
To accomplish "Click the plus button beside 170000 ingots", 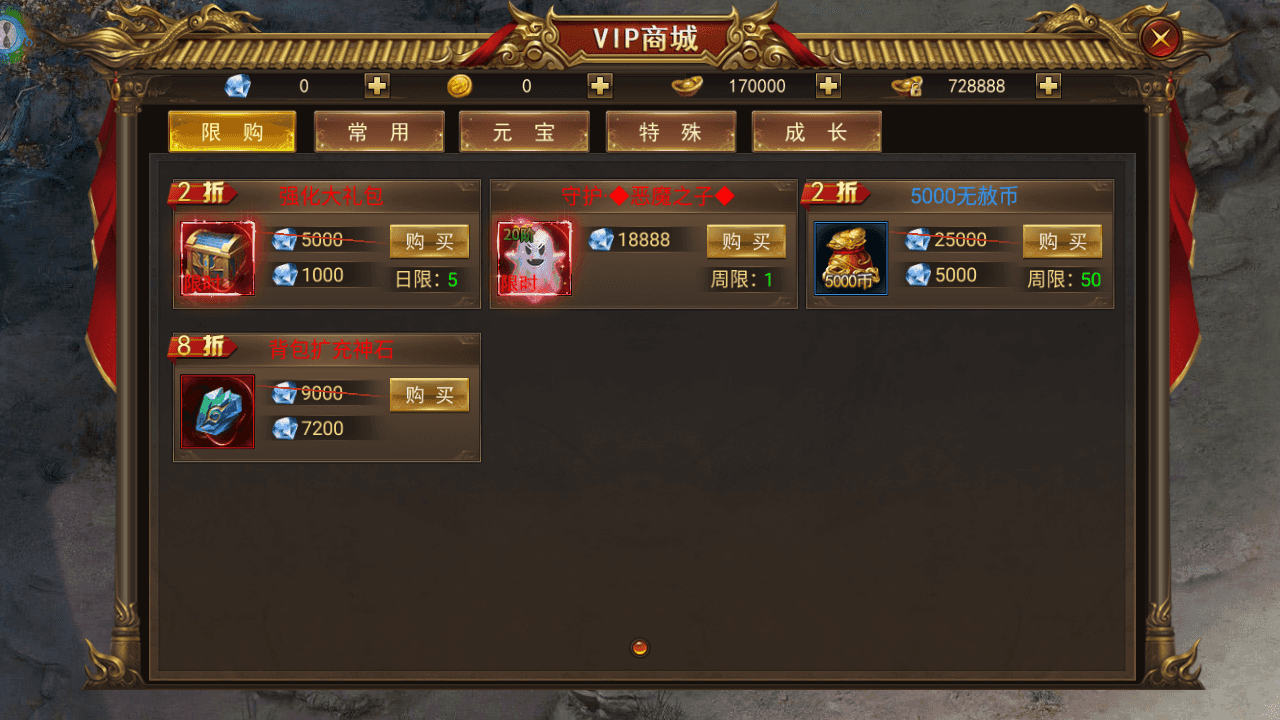I will pyautogui.click(x=827, y=86).
